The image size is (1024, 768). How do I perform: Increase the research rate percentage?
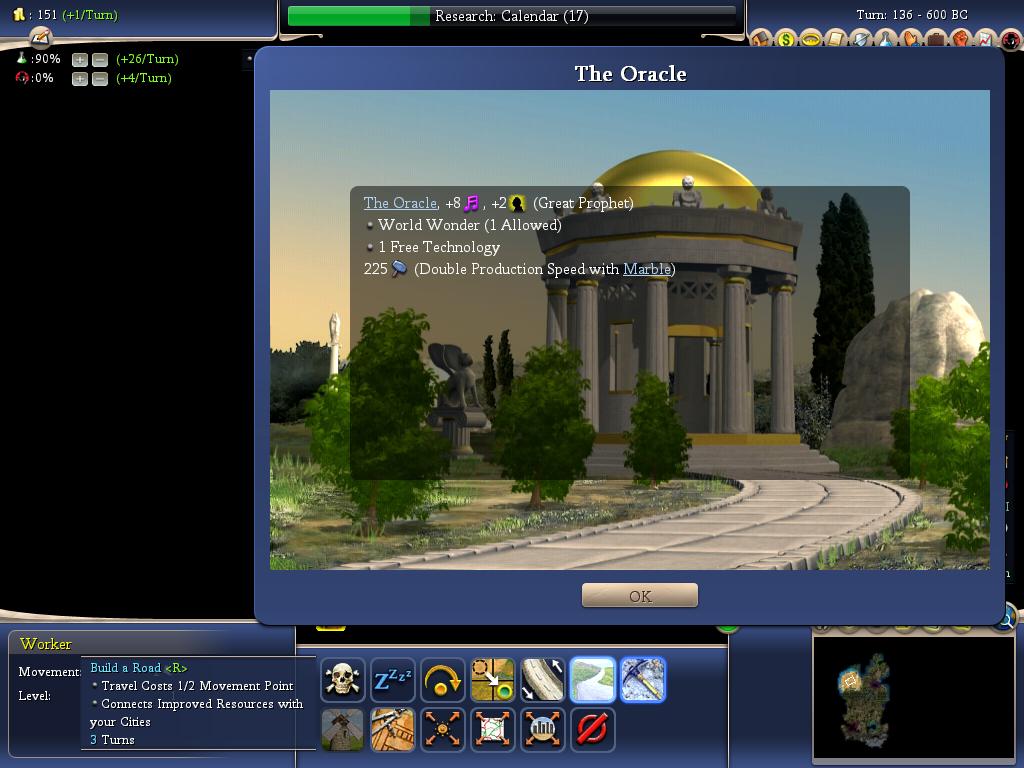(80, 59)
